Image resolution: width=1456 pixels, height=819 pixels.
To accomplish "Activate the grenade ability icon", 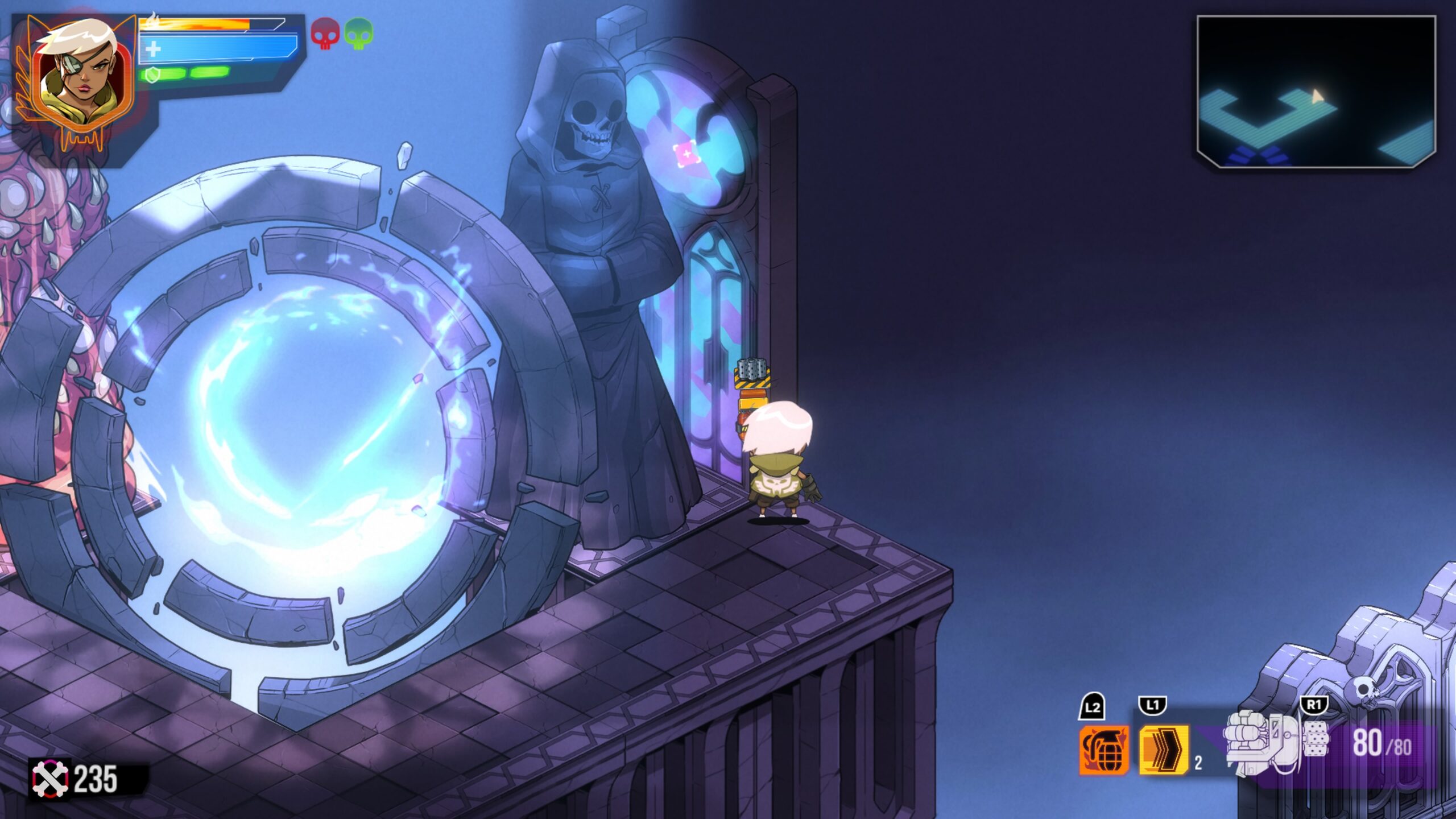I will pos(1104,750).
